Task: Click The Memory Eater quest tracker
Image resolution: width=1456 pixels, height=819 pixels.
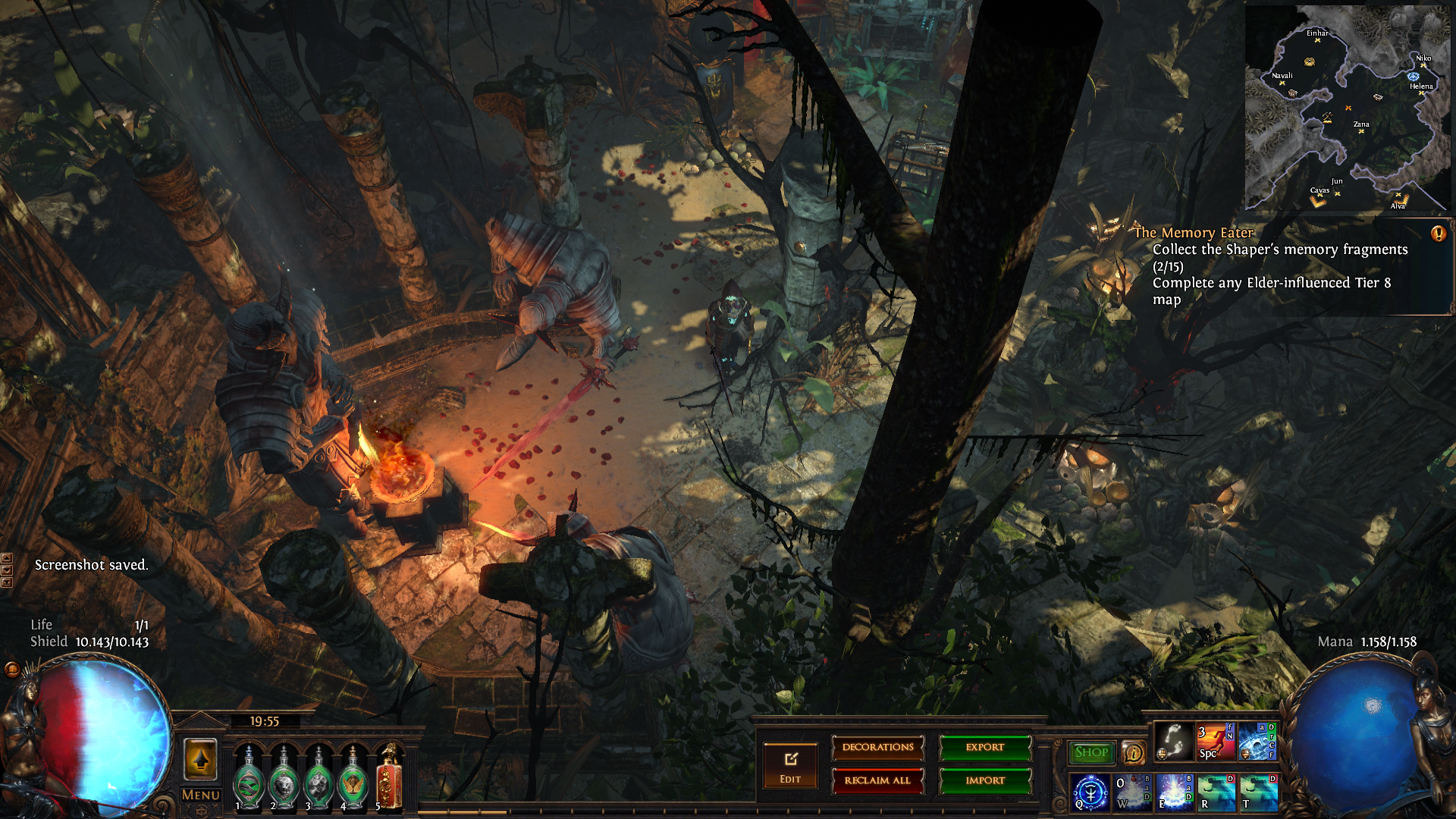Action: coord(1194,233)
